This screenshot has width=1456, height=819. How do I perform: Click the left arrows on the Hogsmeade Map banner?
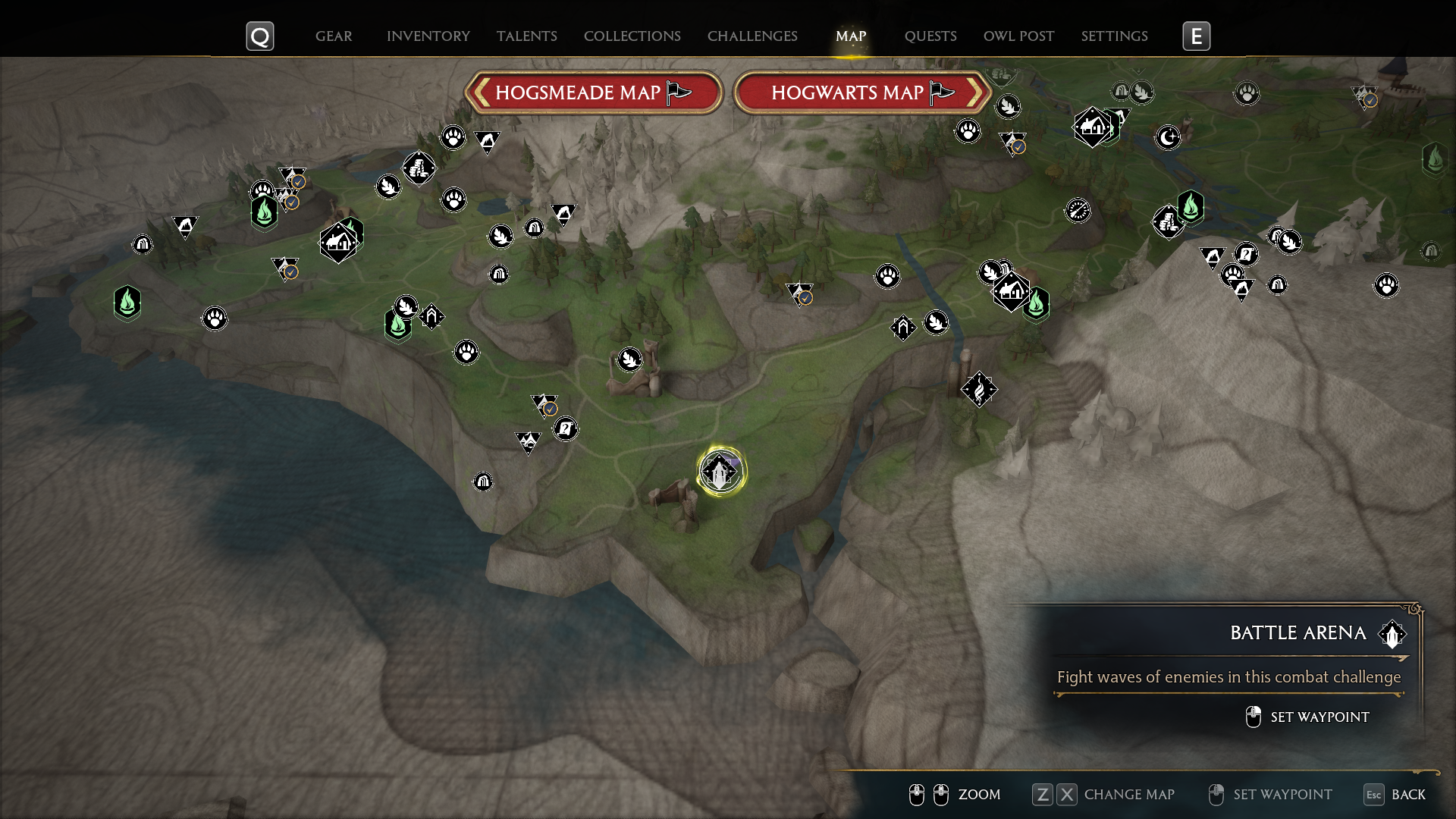tap(482, 92)
